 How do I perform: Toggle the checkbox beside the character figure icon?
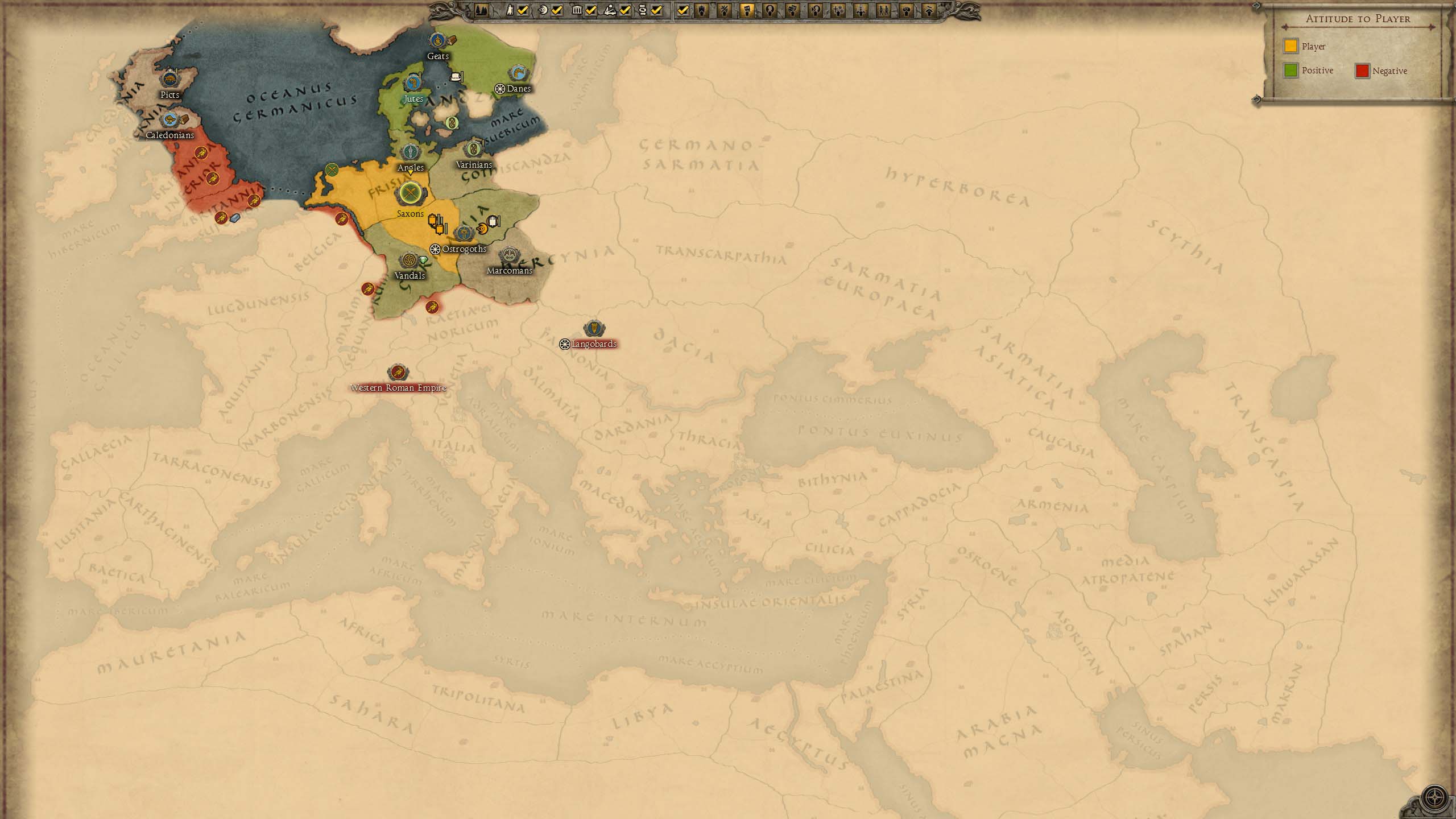[523, 10]
